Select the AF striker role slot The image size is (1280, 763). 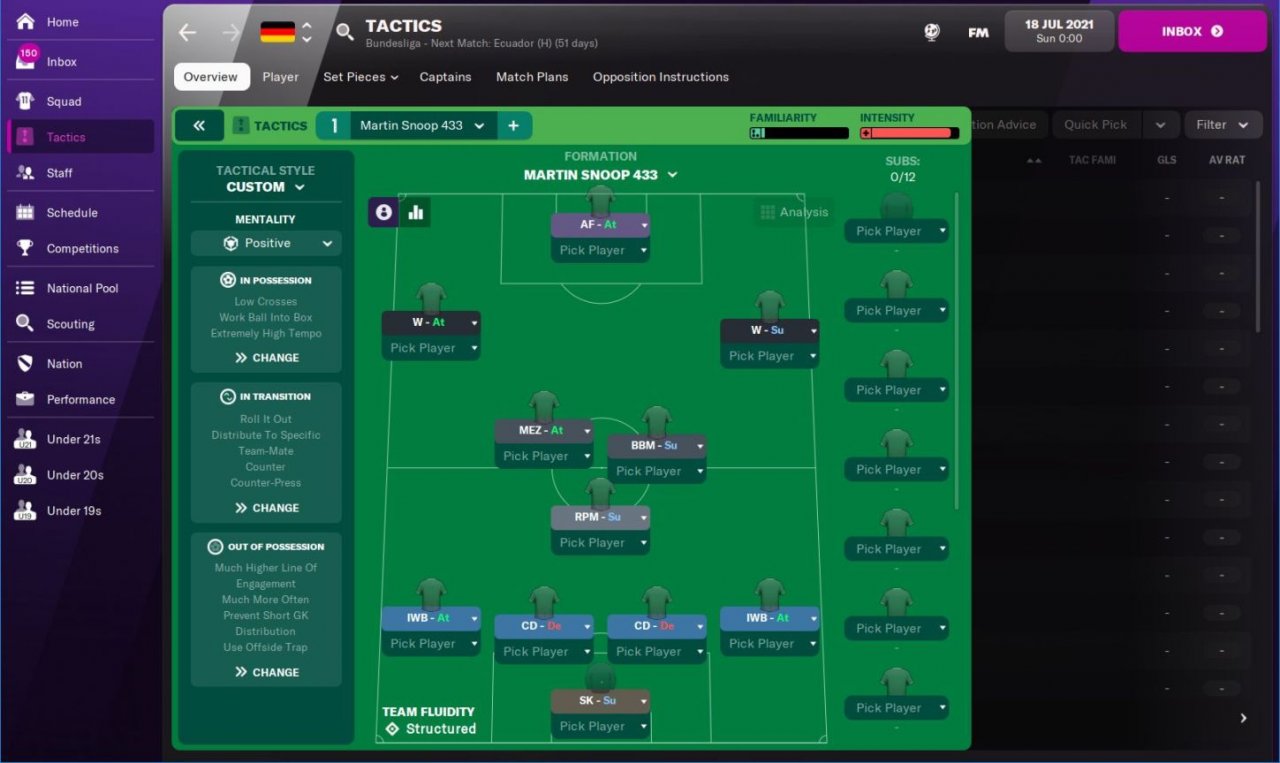tap(600, 225)
